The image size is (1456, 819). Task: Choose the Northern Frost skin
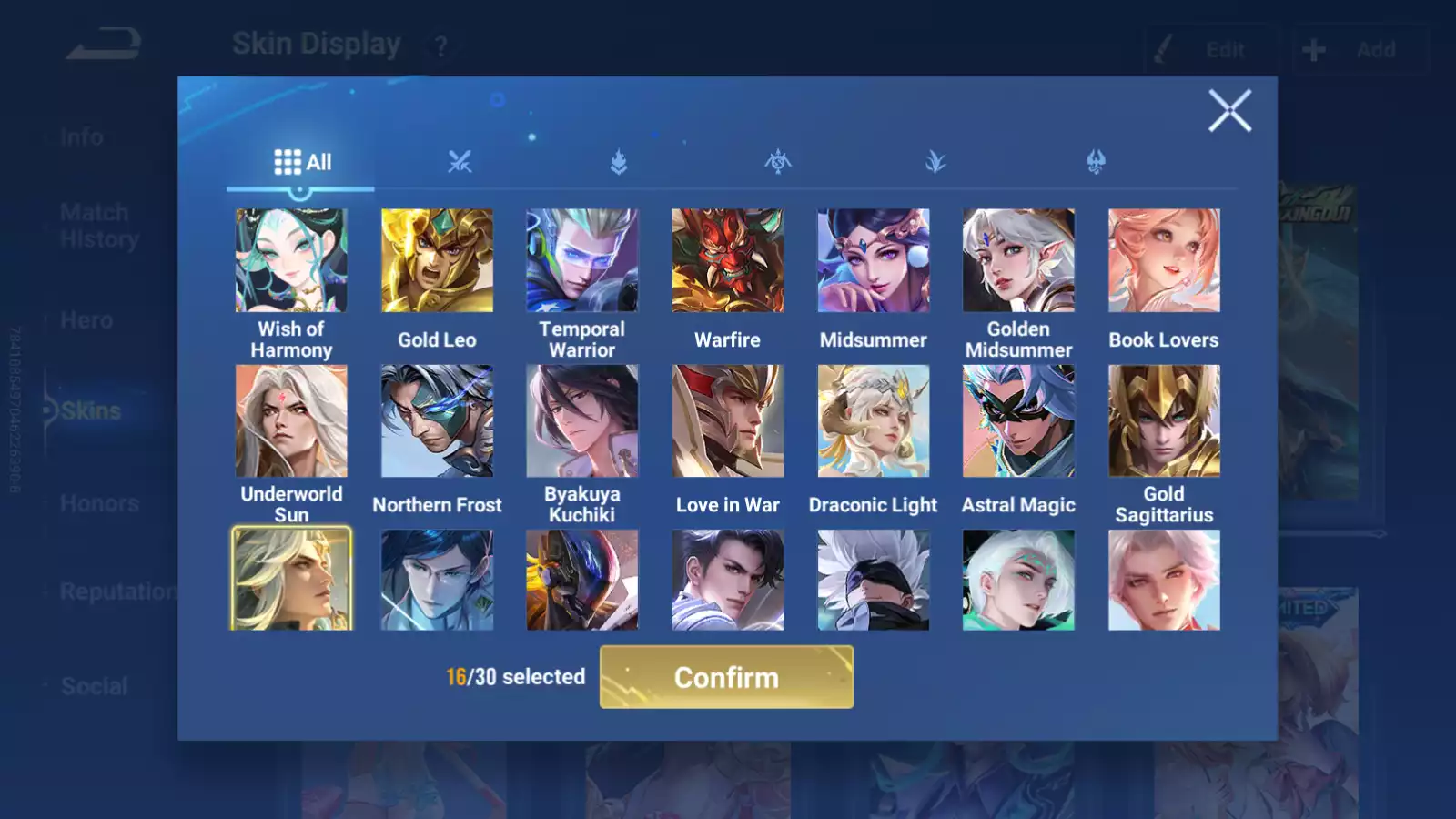pyautogui.click(x=437, y=421)
